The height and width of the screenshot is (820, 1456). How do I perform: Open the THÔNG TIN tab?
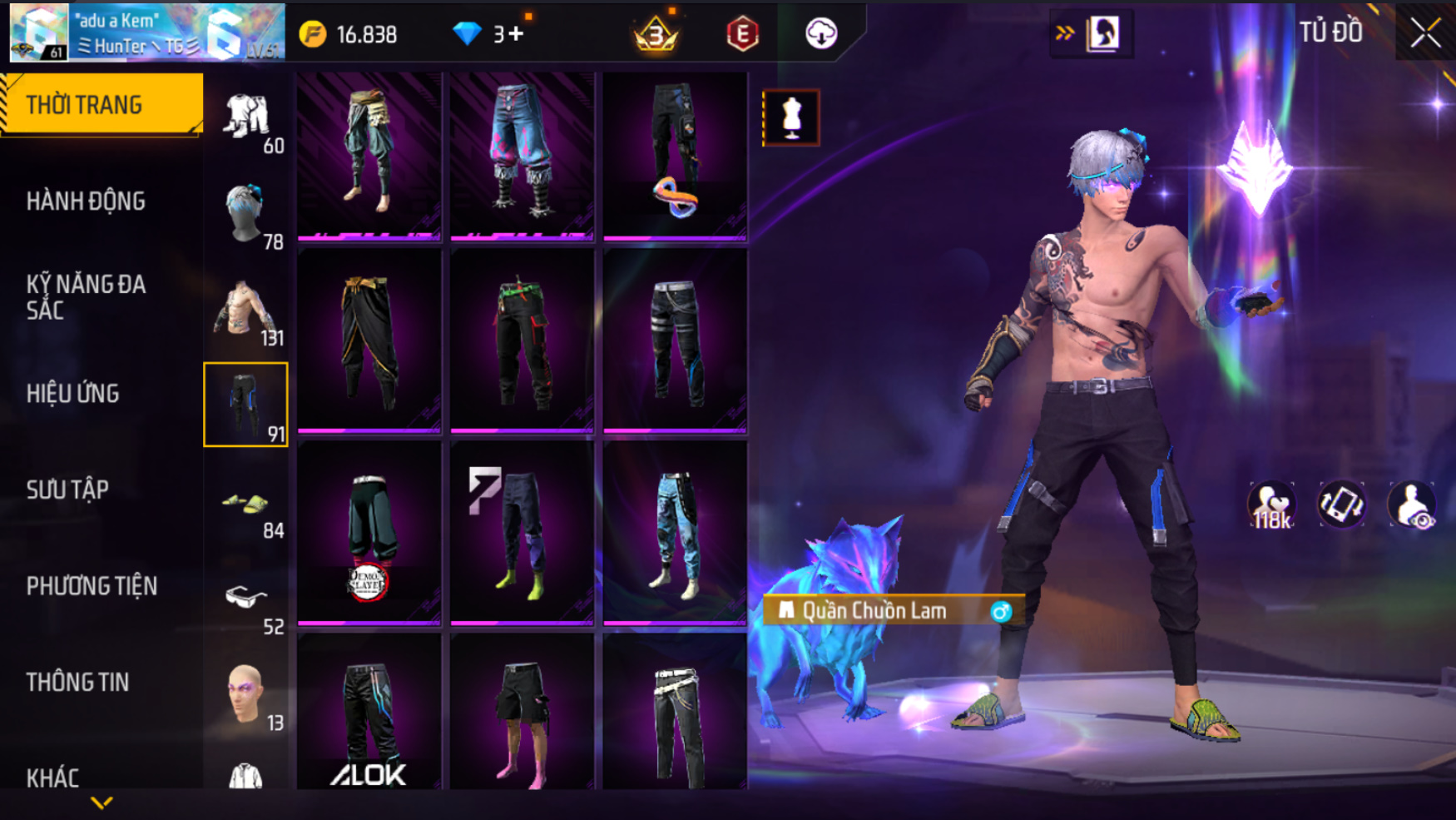pyautogui.click(x=77, y=683)
